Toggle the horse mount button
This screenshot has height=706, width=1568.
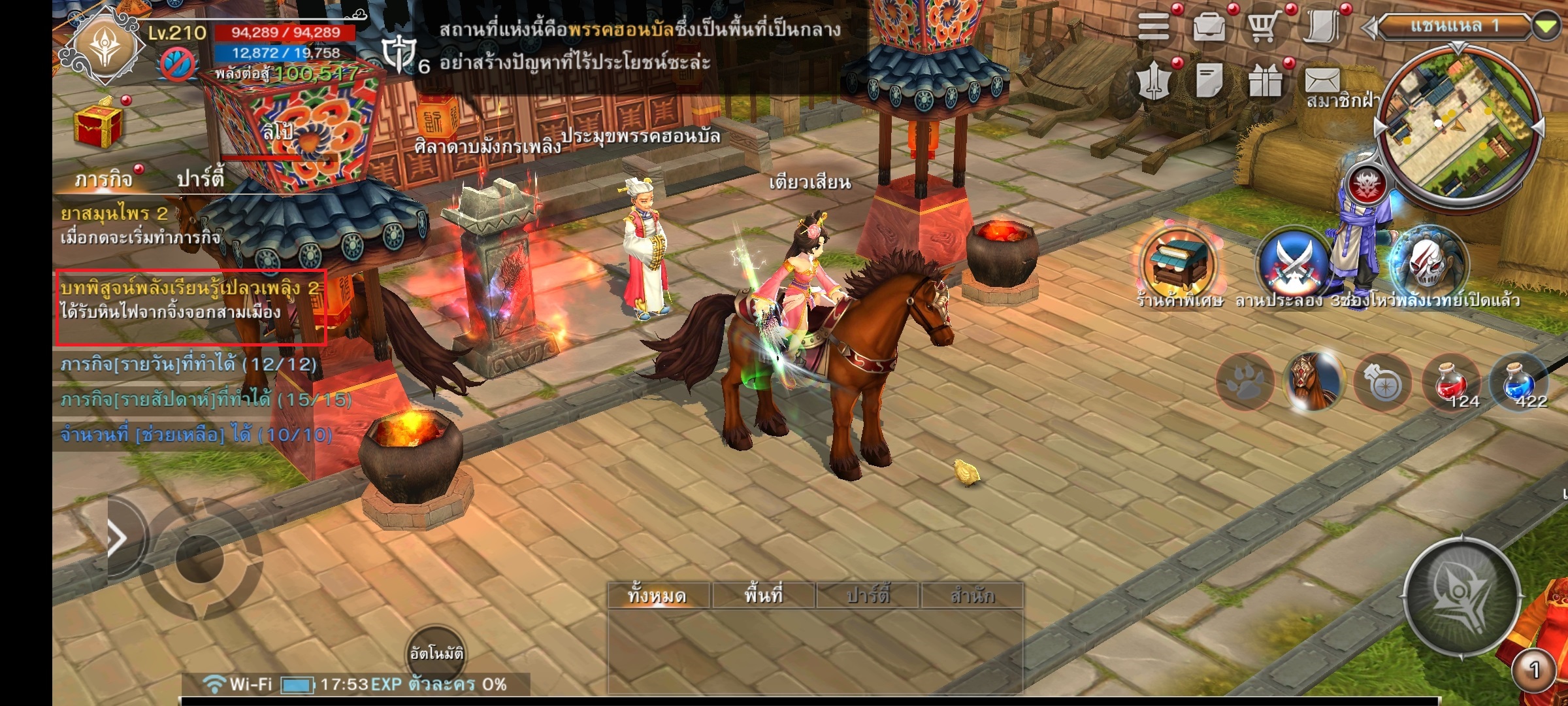coord(1312,382)
